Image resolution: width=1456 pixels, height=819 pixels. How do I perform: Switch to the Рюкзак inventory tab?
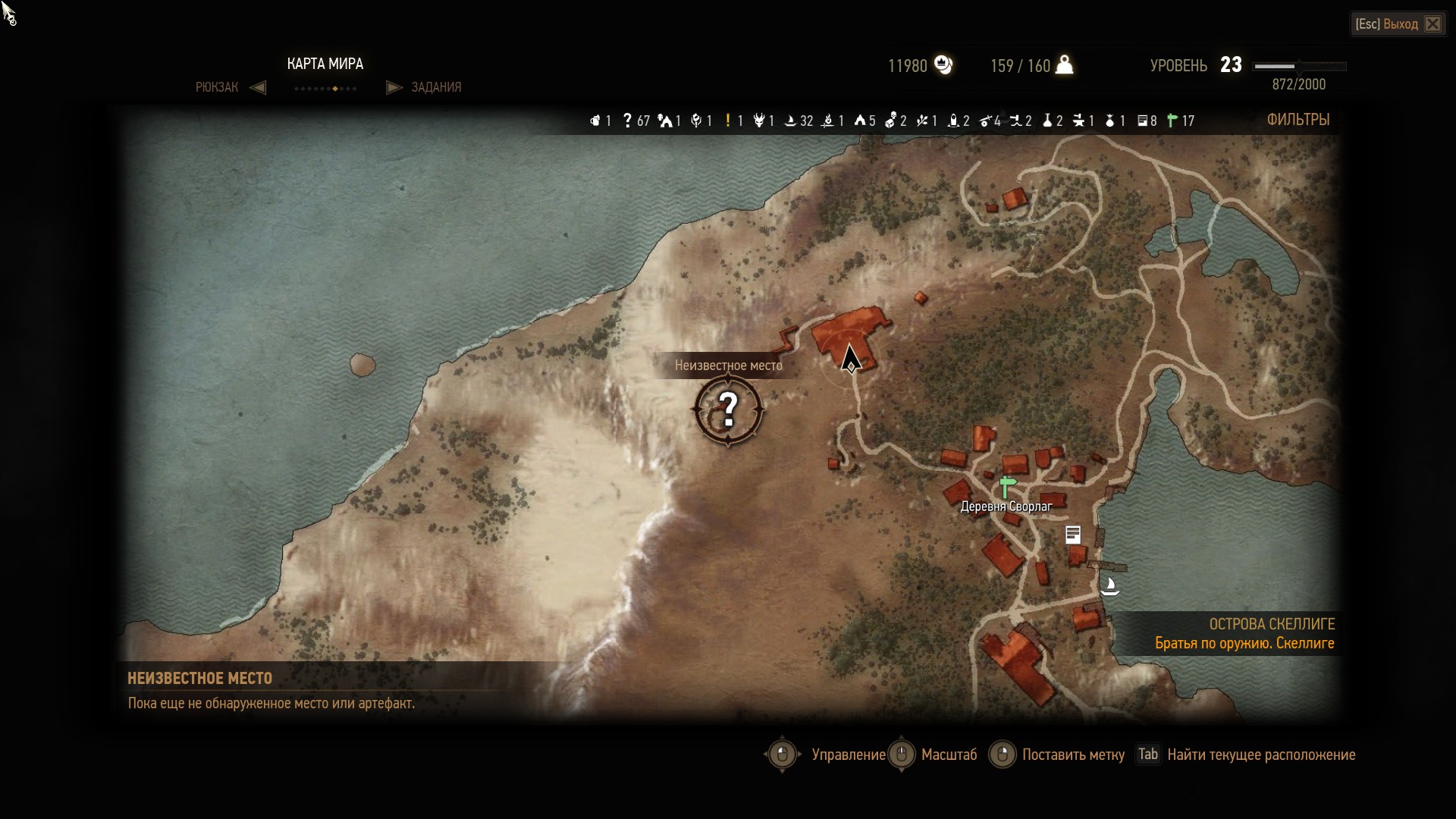pyautogui.click(x=217, y=87)
